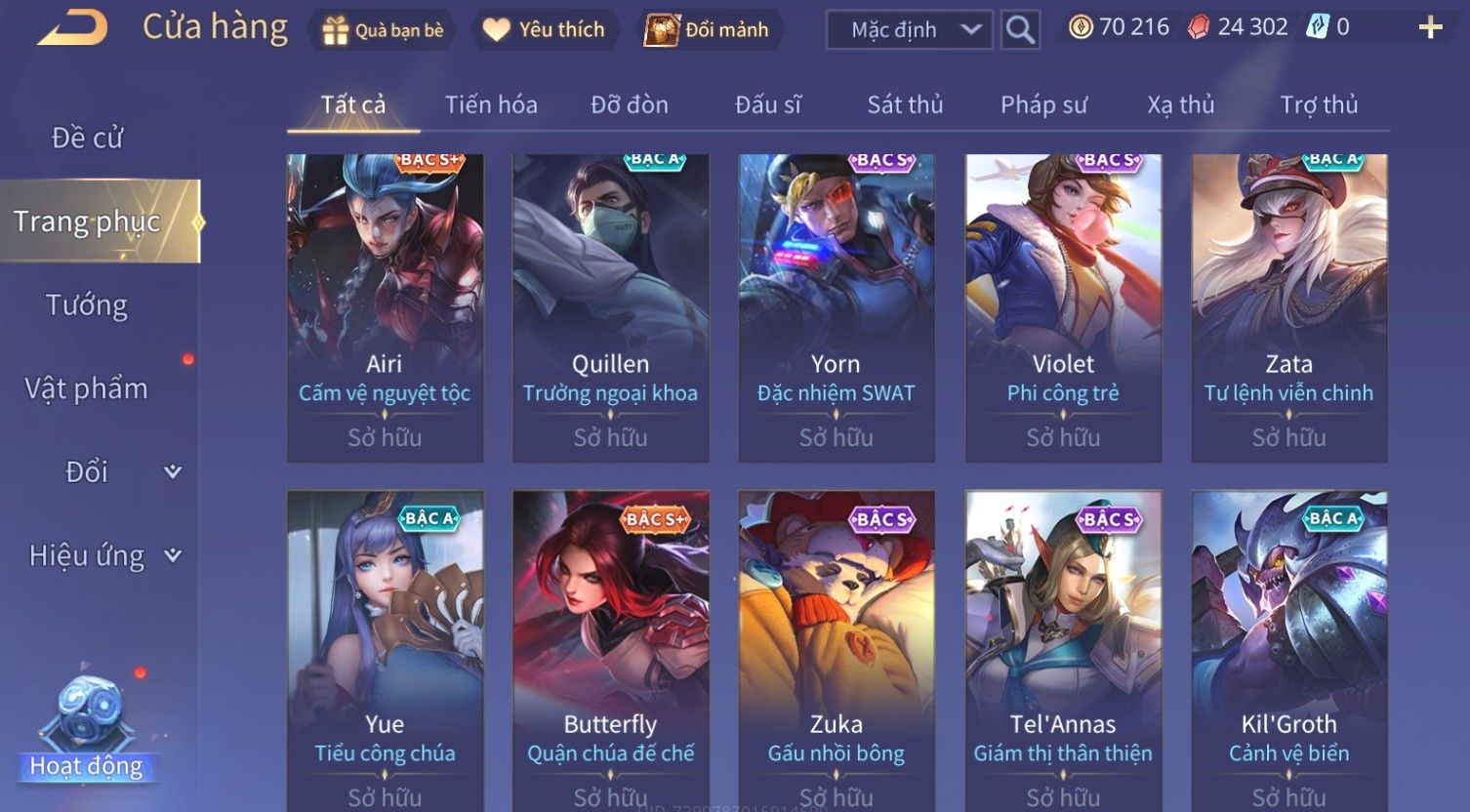The width and height of the screenshot is (1470, 812).
Task: Click the magnifying glass search button
Action: point(1020,30)
